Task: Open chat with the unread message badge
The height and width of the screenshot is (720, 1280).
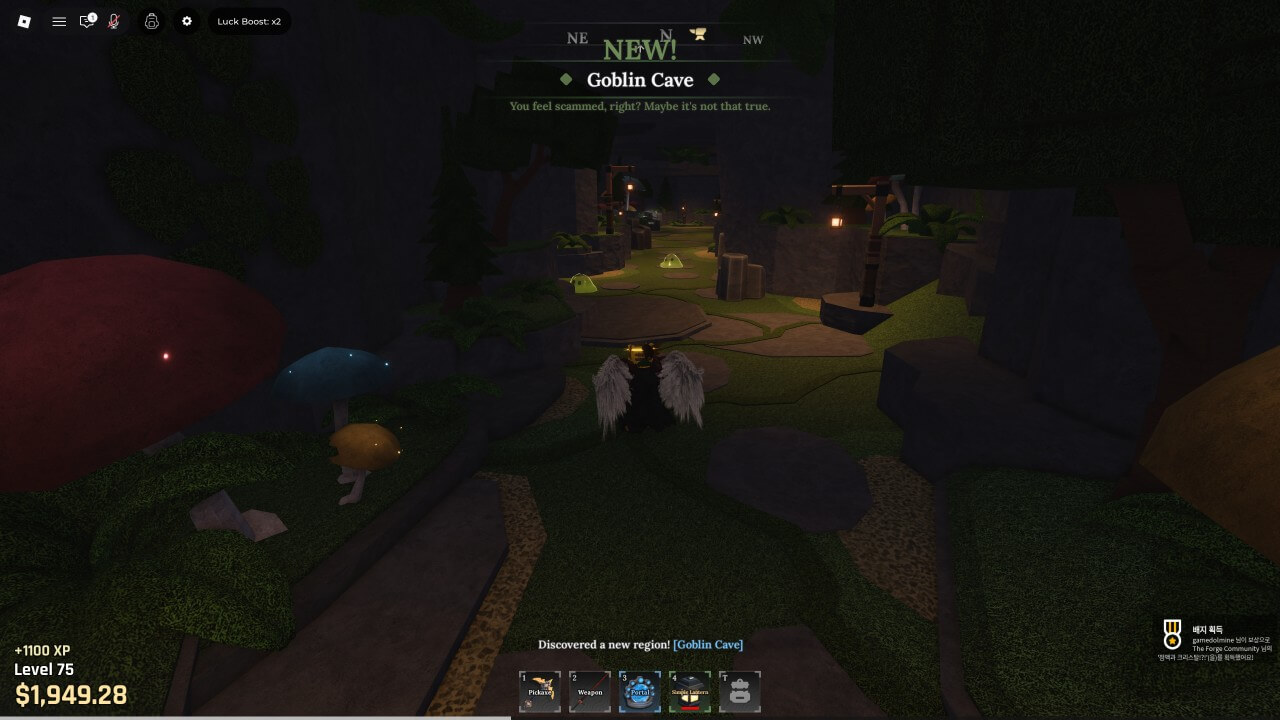Action: (88, 21)
